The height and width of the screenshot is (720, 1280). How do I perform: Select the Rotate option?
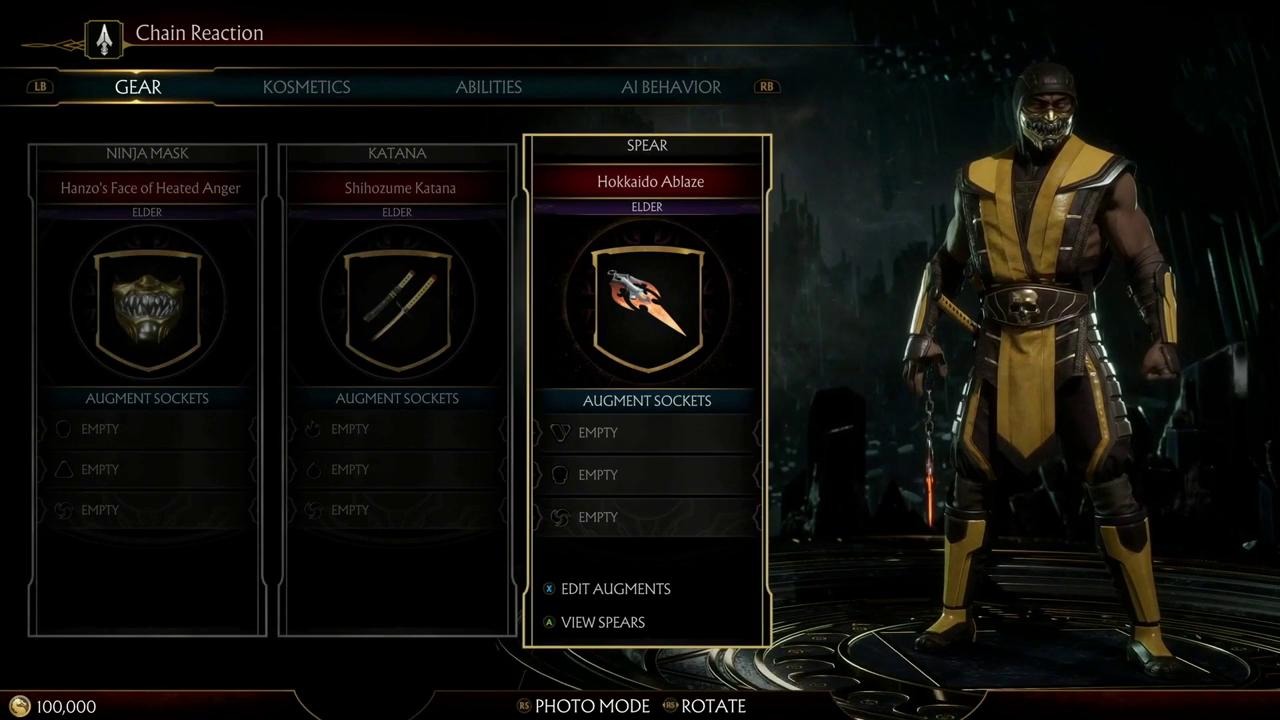click(x=712, y=706)
